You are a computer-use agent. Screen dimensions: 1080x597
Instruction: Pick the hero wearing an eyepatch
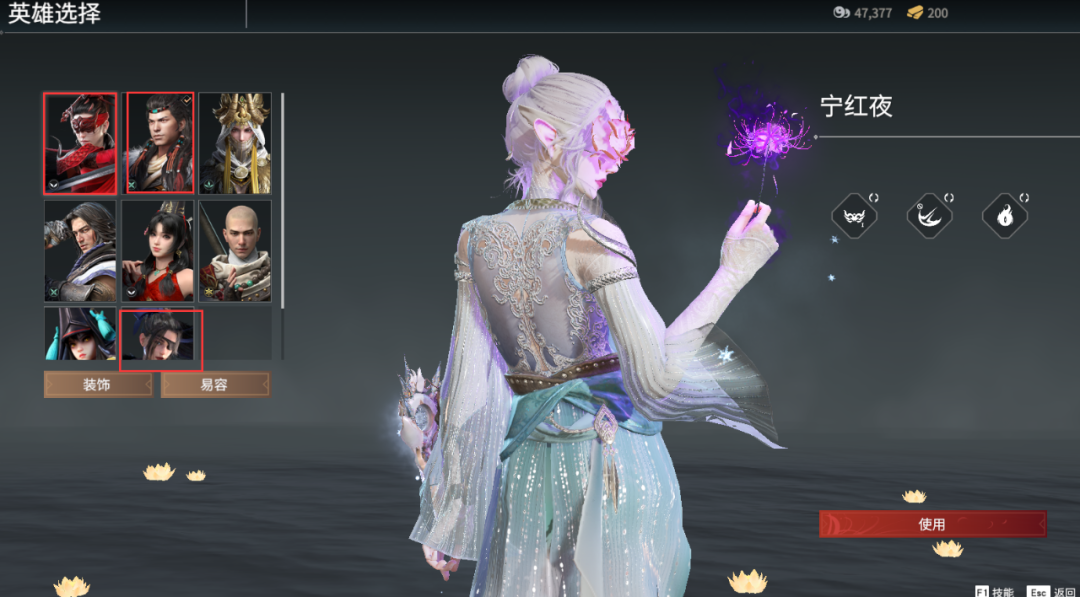[x=161, y=337]
